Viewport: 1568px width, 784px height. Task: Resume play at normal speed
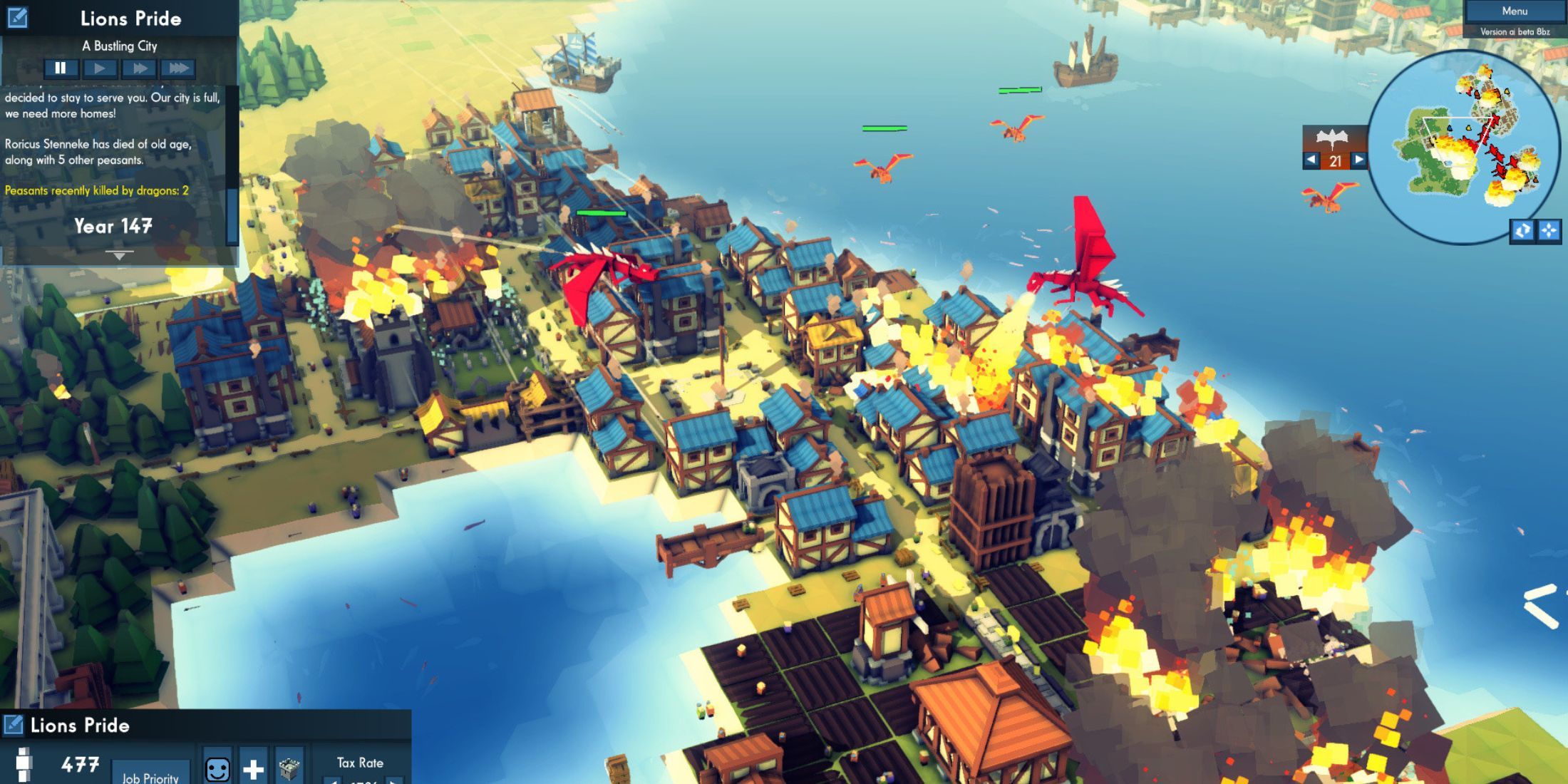(100, 68)
